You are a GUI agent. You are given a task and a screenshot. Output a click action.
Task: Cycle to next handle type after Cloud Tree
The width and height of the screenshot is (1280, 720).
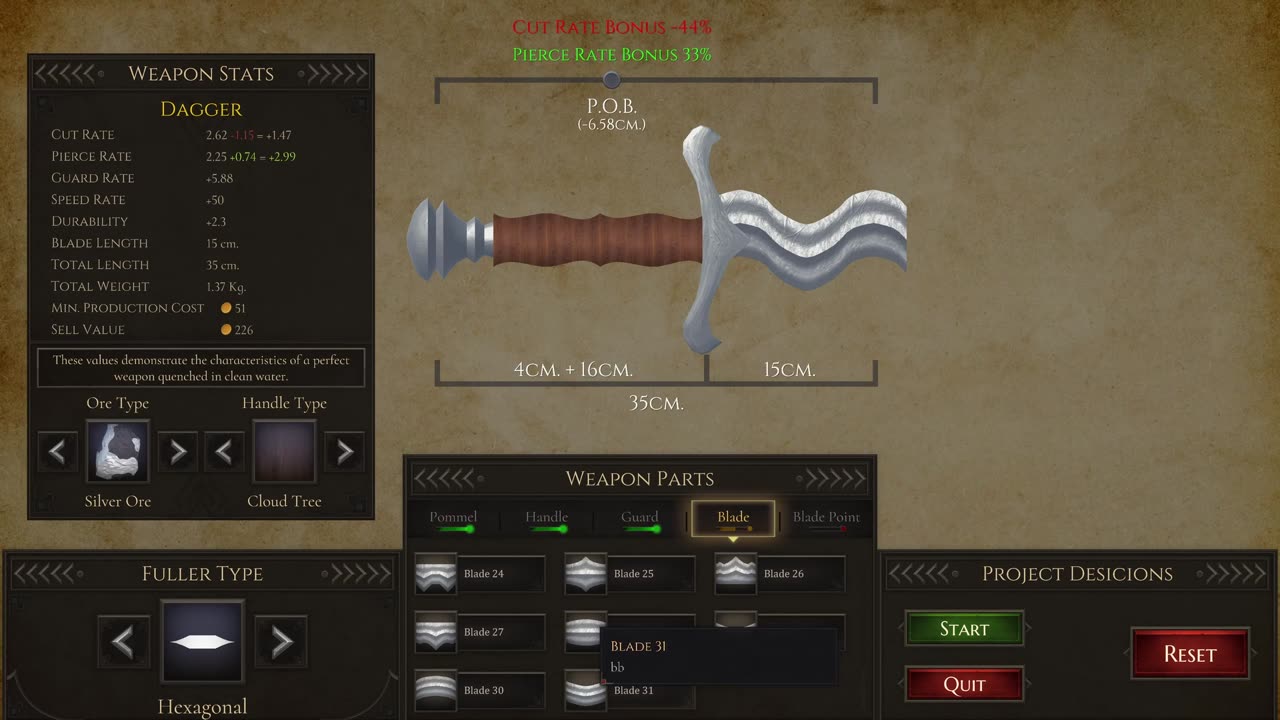[x=345, y=452]
